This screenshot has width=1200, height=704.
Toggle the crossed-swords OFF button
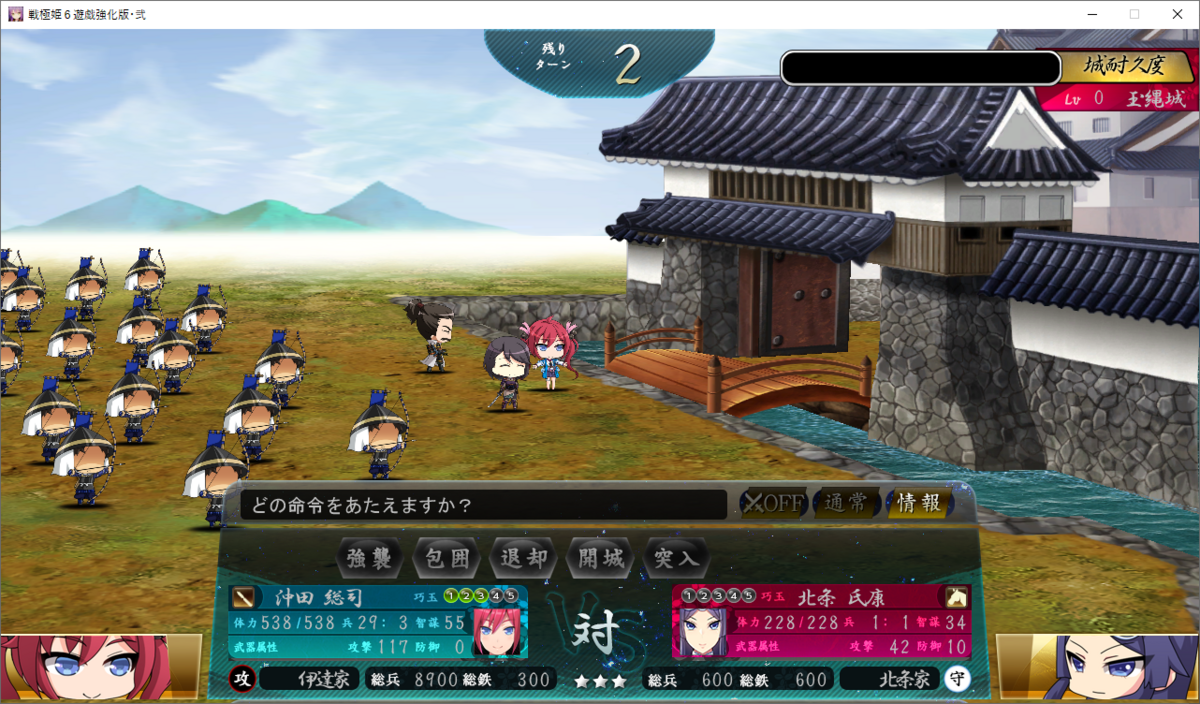point(773,503)
